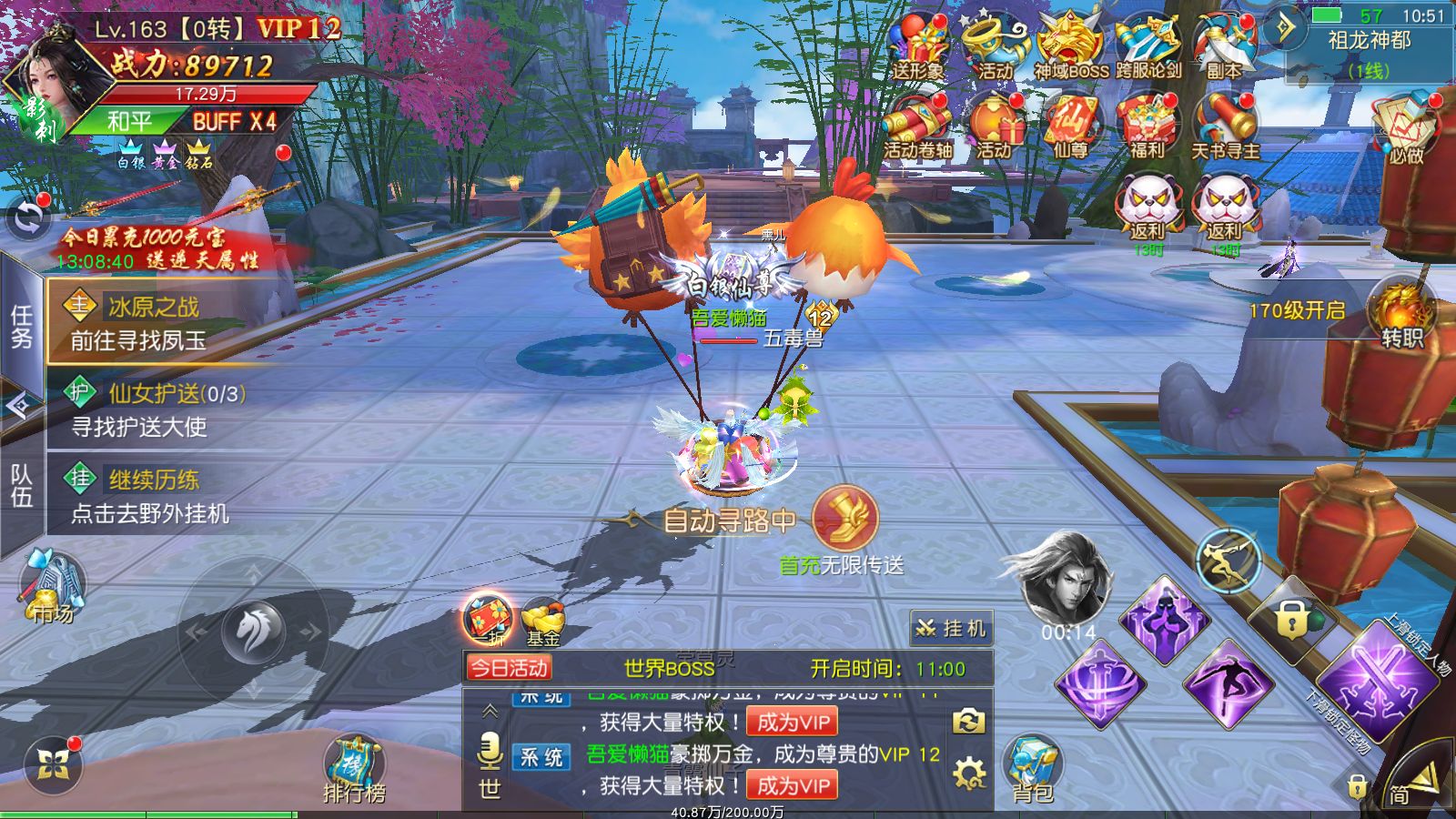
Task: Switch to the 队伍 team tab
Action: (x=21, y=485)
